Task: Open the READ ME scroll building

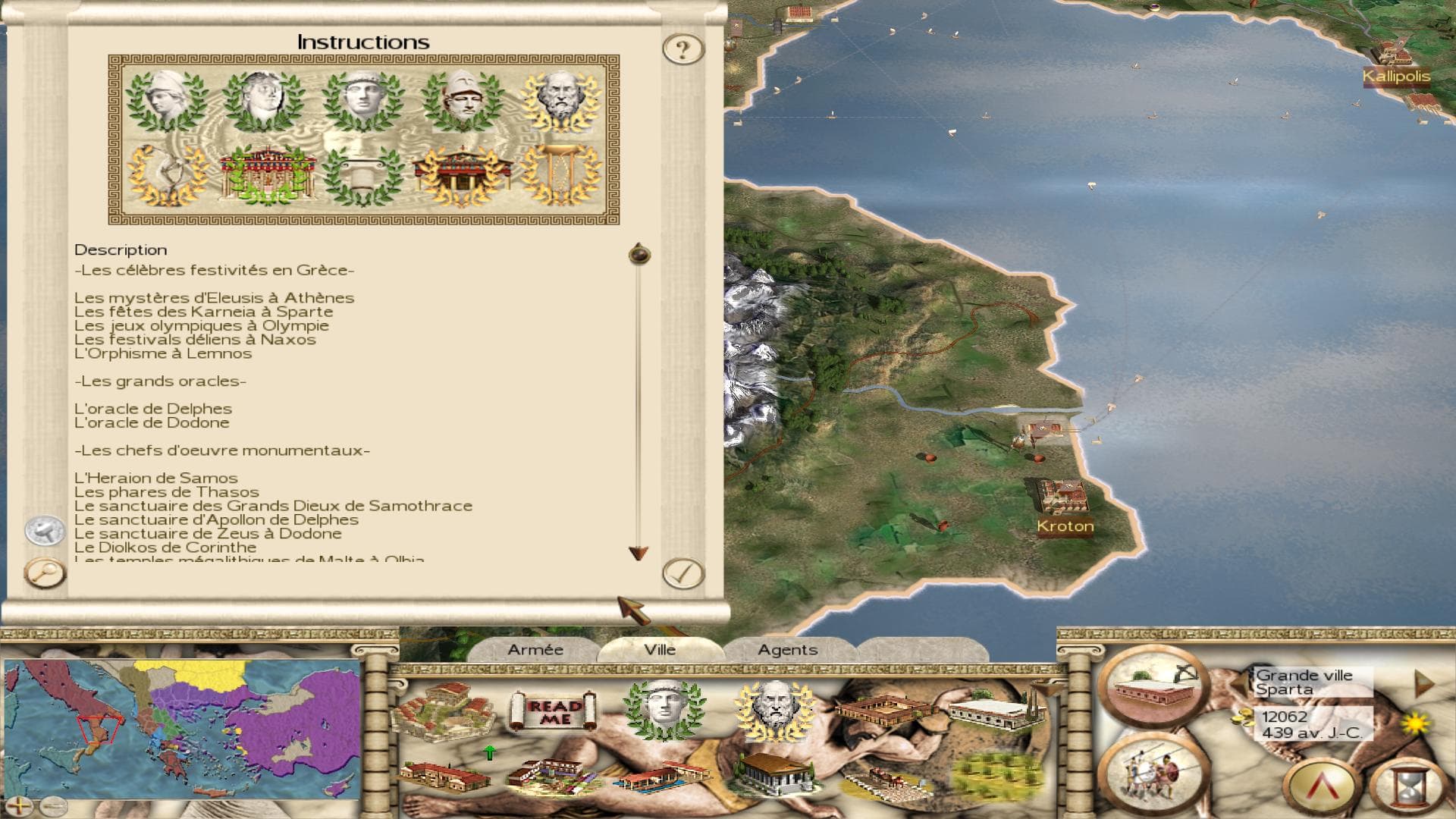Action: (555, 711)
